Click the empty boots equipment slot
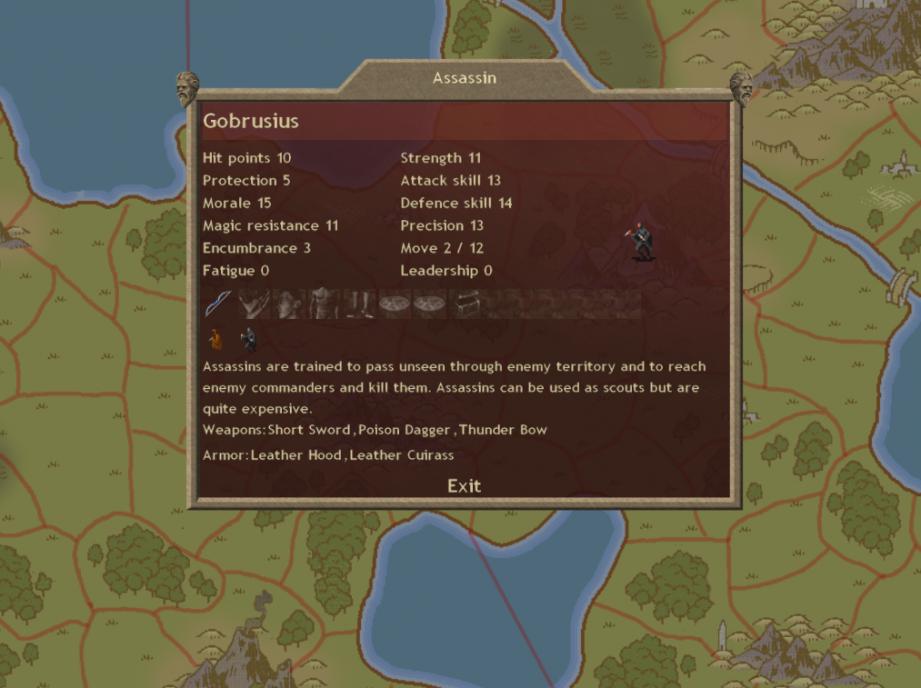This screenshot has height=688, width=921. pyautogui.click(x=358, y=303)
